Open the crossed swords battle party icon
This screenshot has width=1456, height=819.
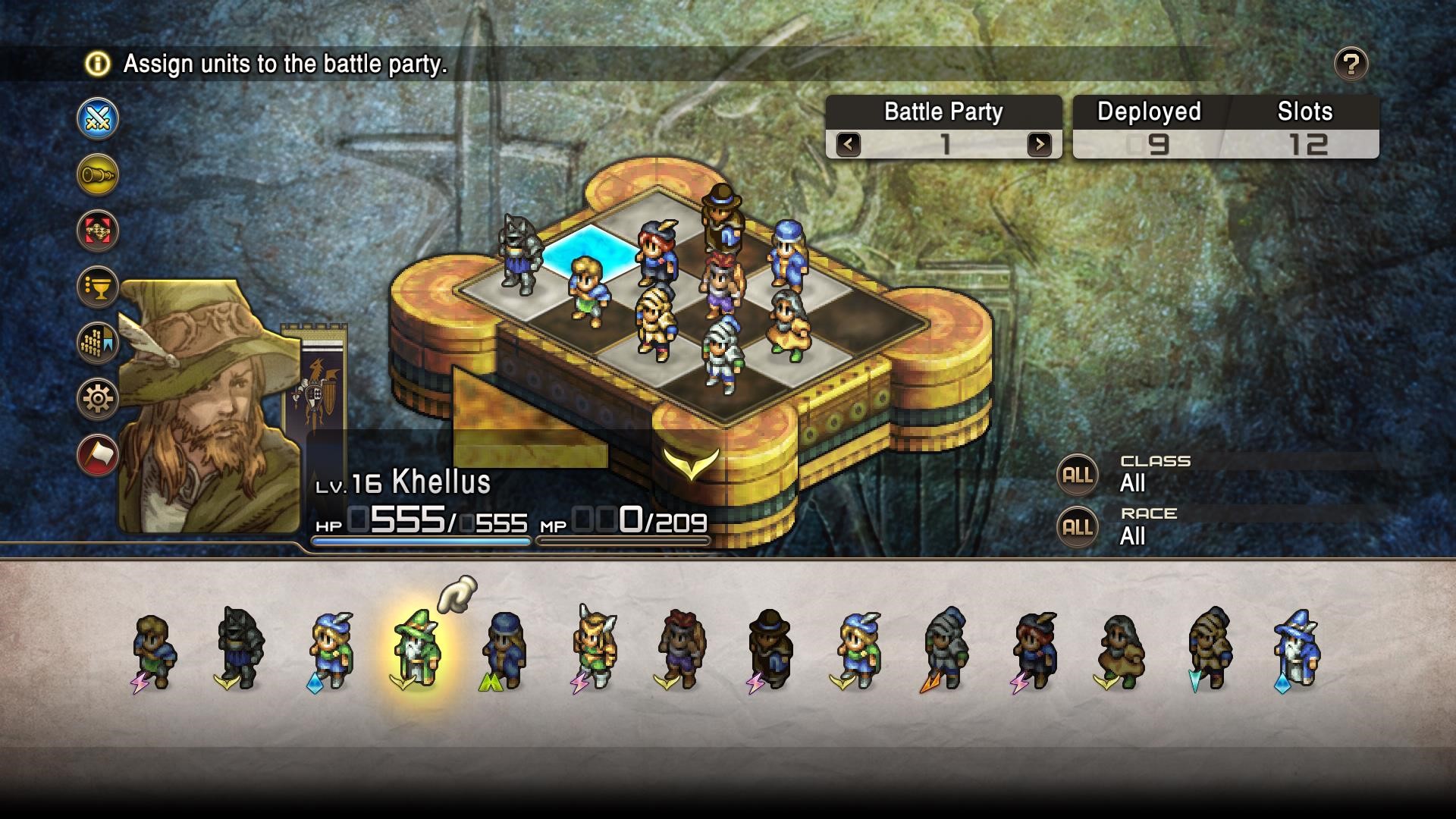coord(98,118)
